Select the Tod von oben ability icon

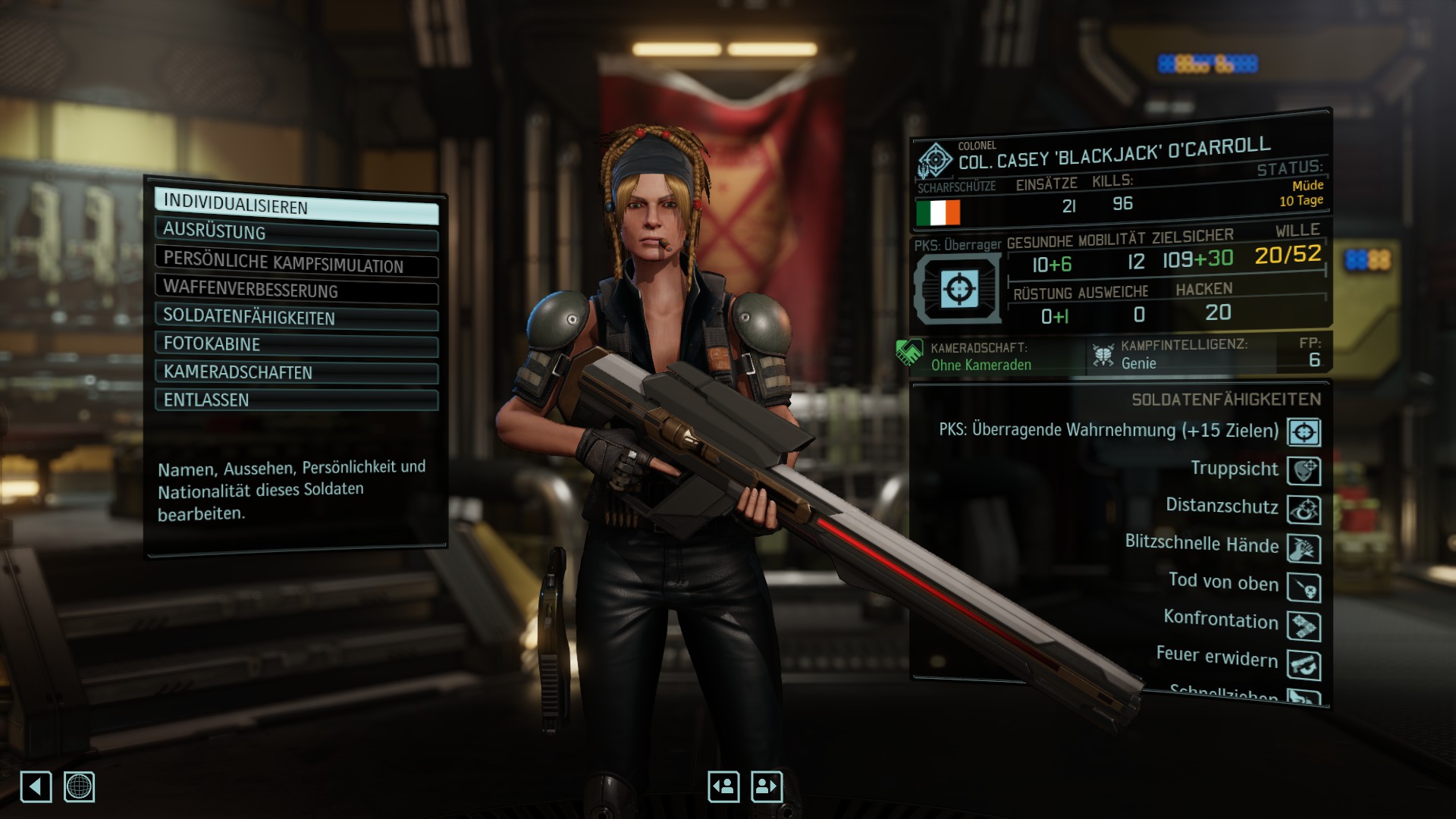1304,588
